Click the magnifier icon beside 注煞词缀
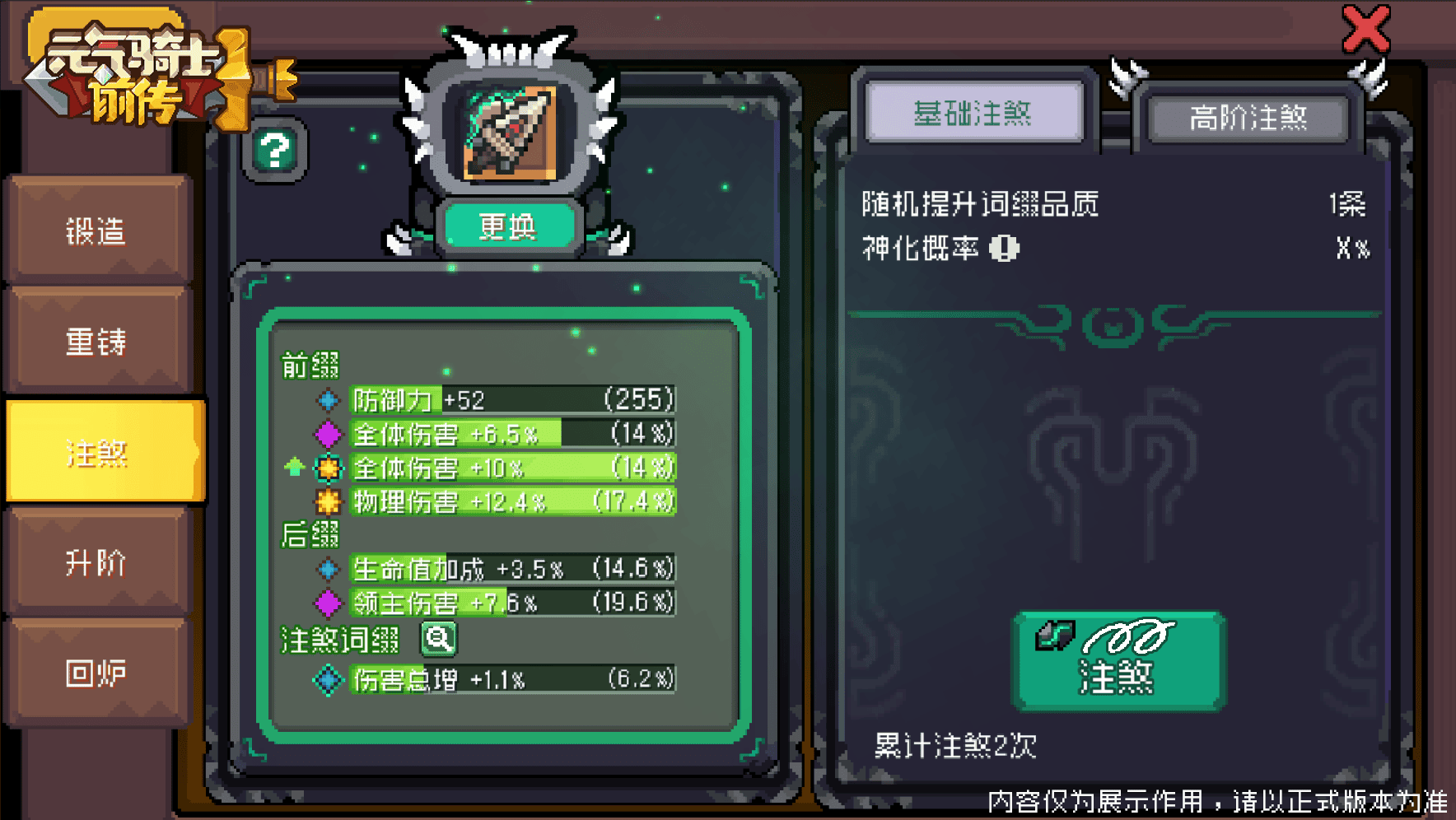The image size is (1456, 820). pyautogui.click(x=438, y=639)
